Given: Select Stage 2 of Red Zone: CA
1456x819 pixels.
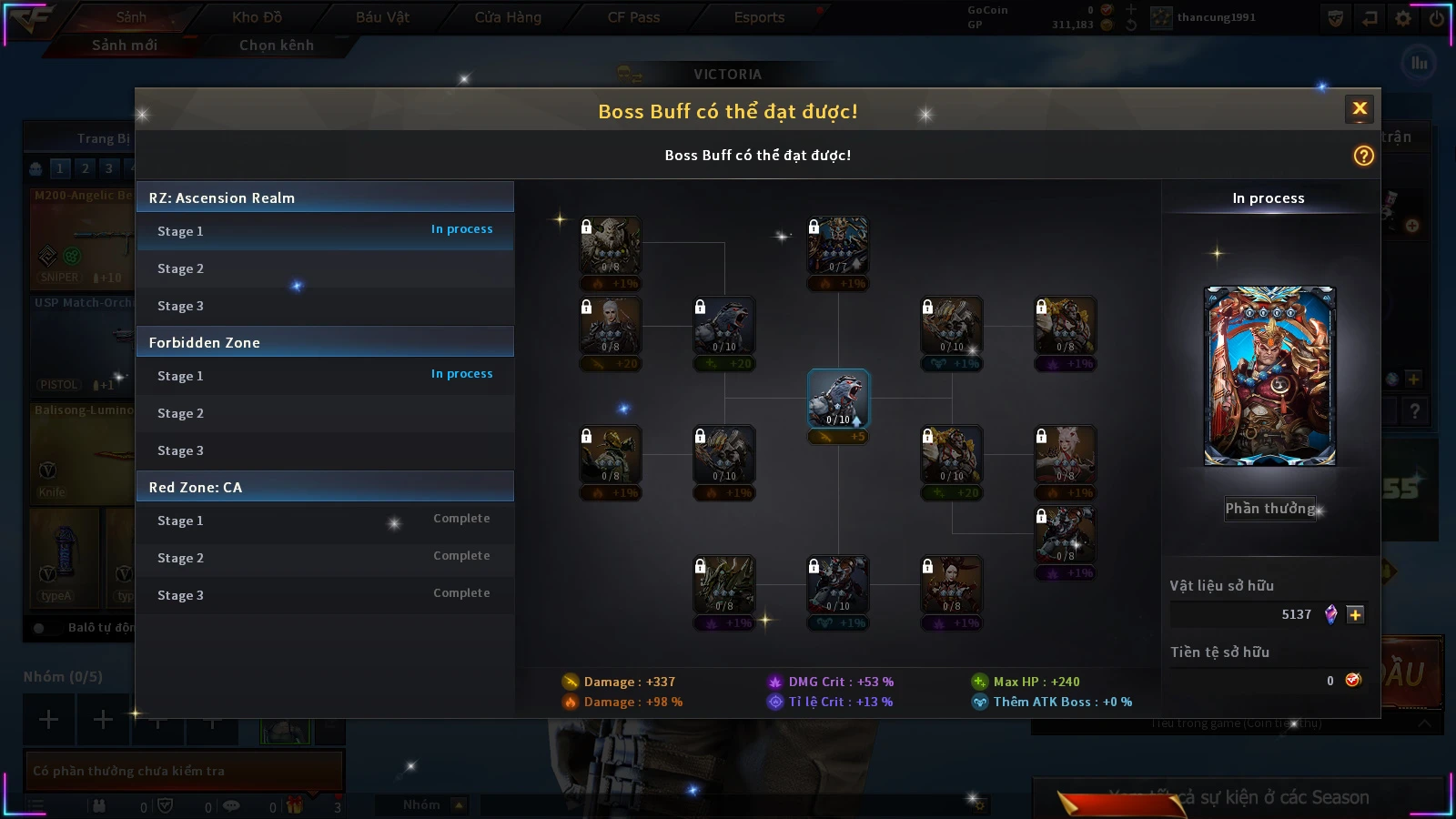Looking at the screenshot, I should [x=325, y=558].
